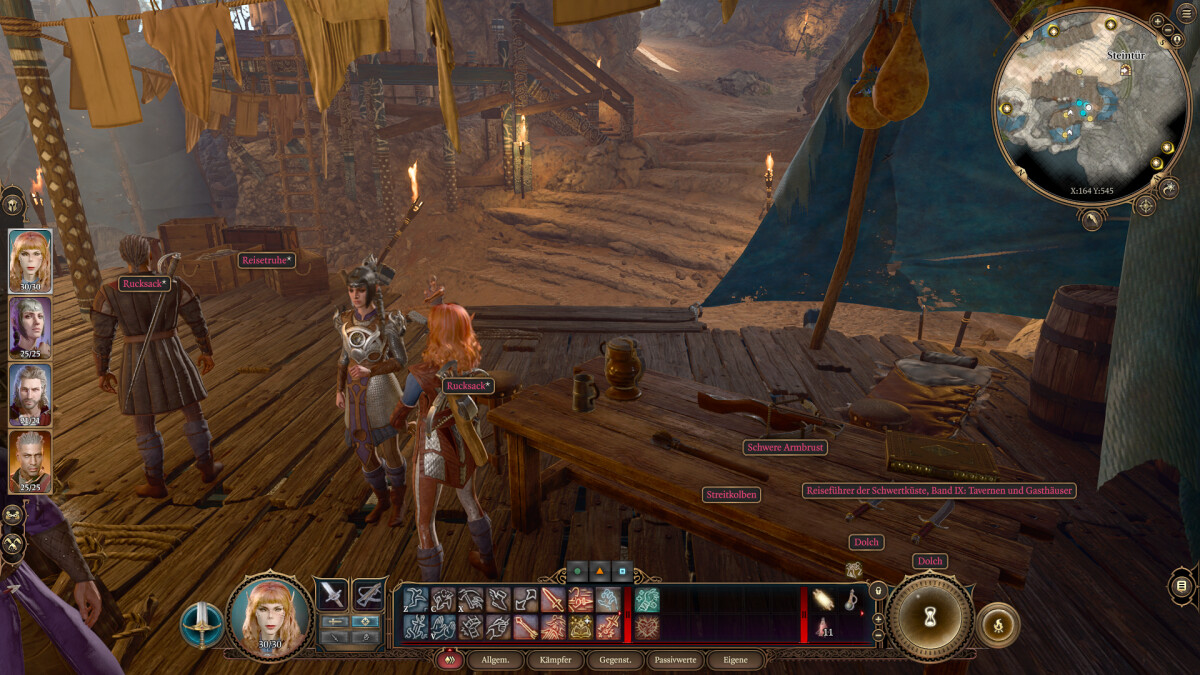
Task: Click the round sword button beside the portrait
Action: point(202,624)
